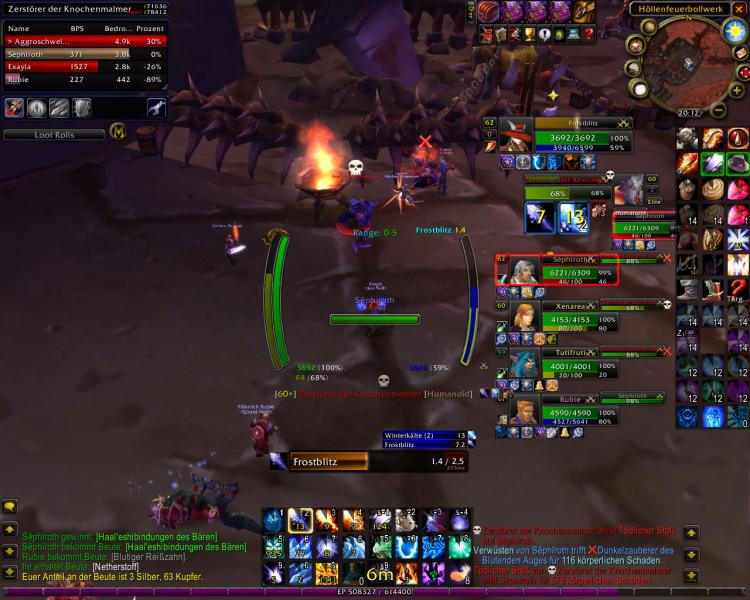Viewport: 750px width, 600px height.
Task: Cast the highlighted Frostblitz action bar slot
Action: (x=296, y=521)
